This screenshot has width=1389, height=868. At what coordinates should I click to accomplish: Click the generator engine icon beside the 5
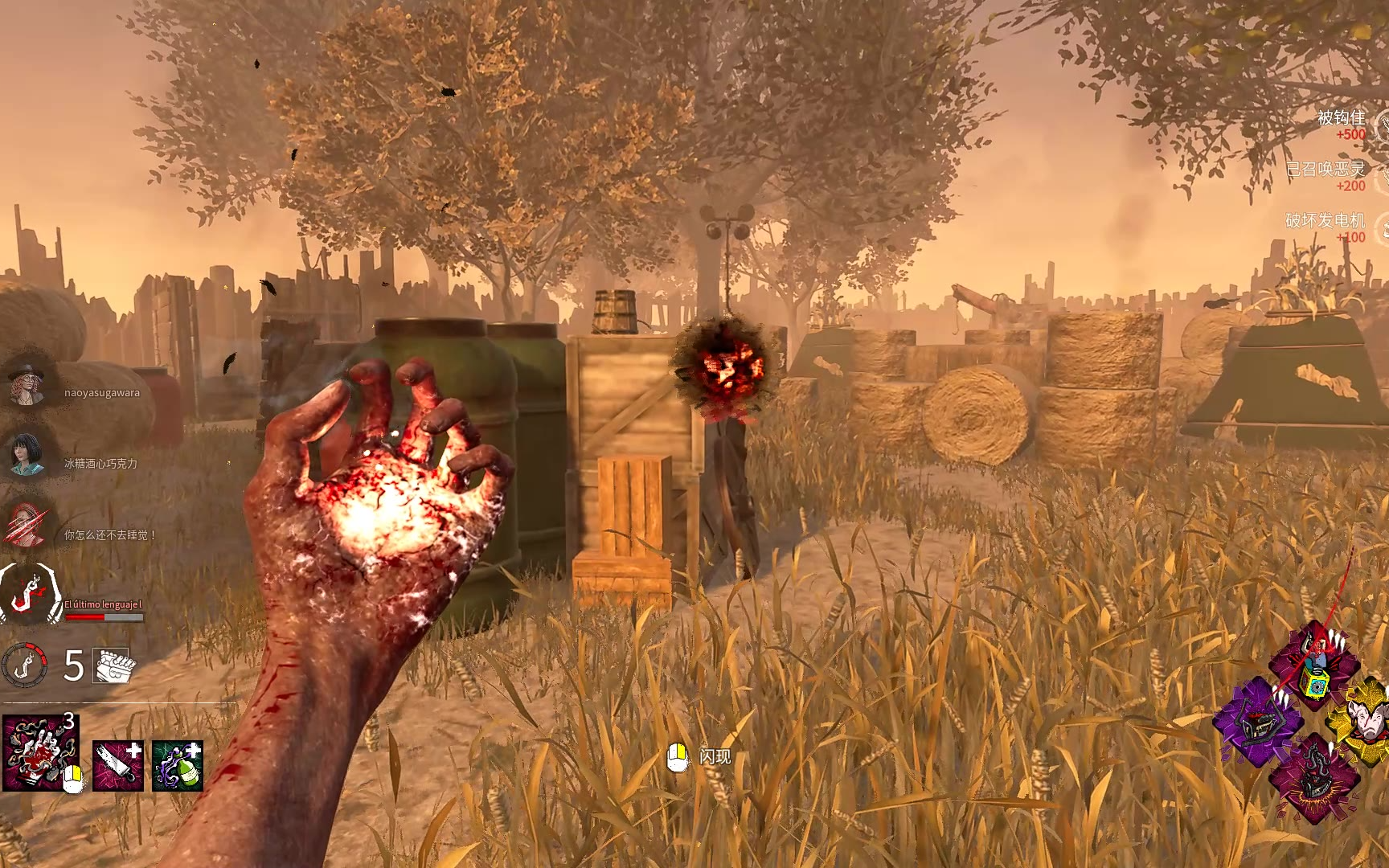click(x=115, y=665)
